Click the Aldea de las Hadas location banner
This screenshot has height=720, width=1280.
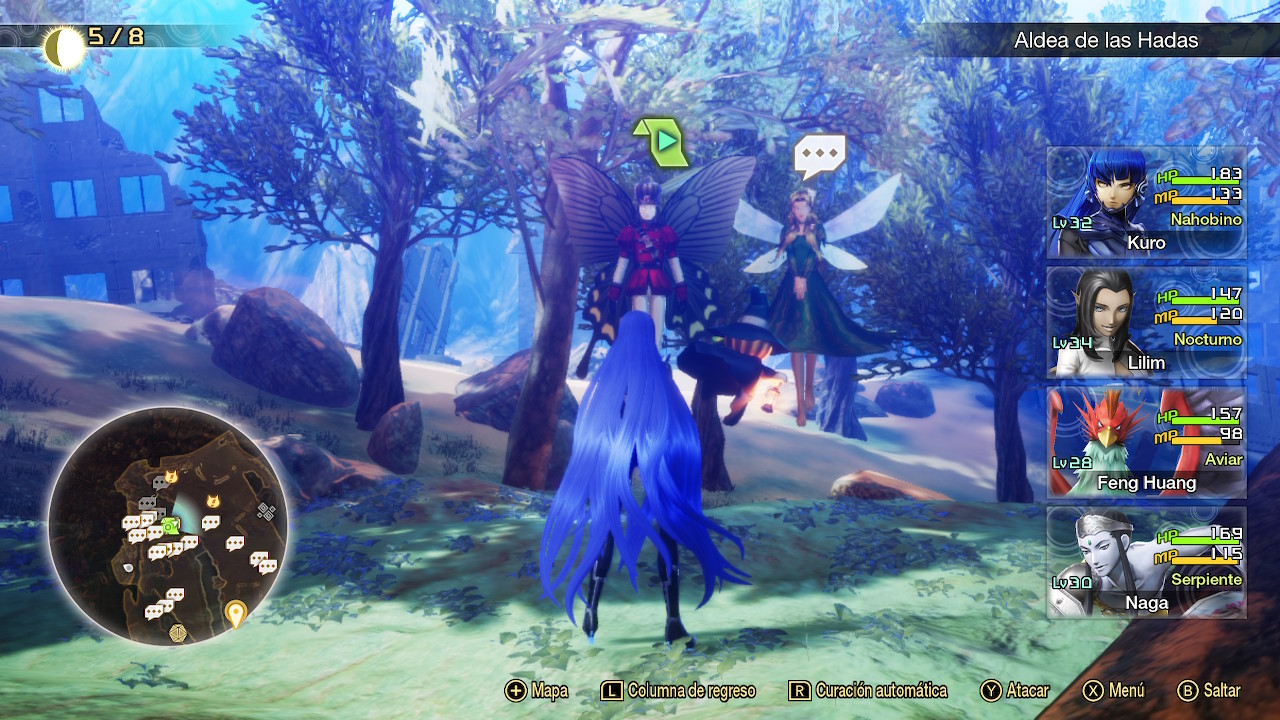(x=1105, y=41)
